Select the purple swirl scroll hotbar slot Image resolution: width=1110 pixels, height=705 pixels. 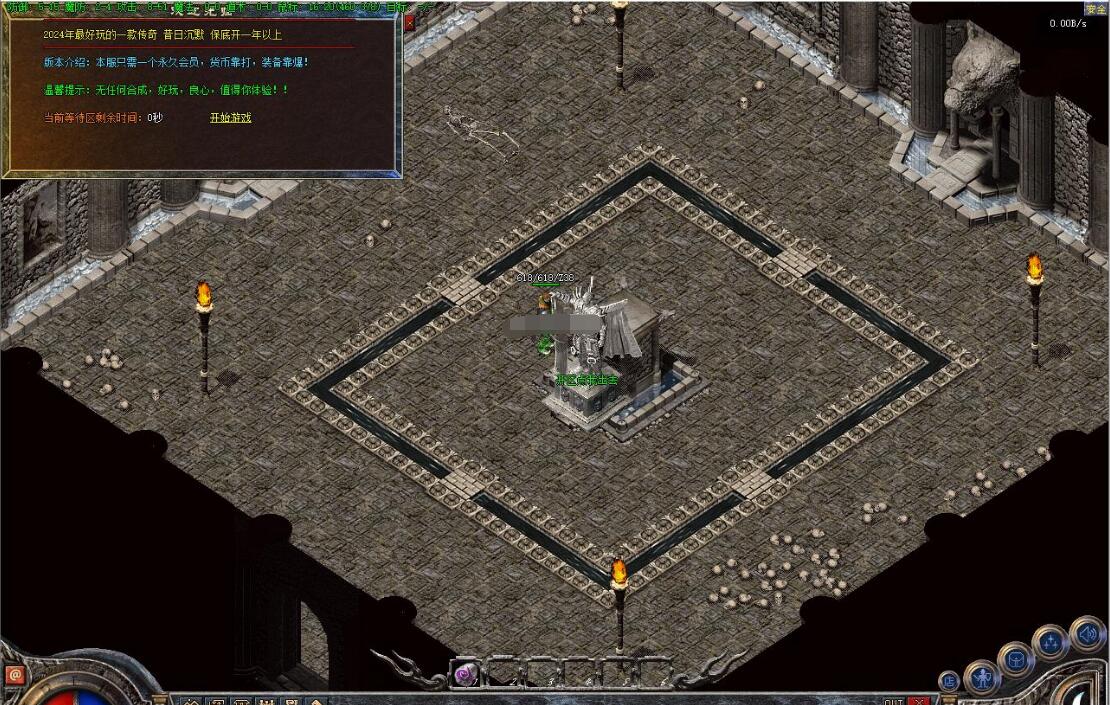coord(464,675)
